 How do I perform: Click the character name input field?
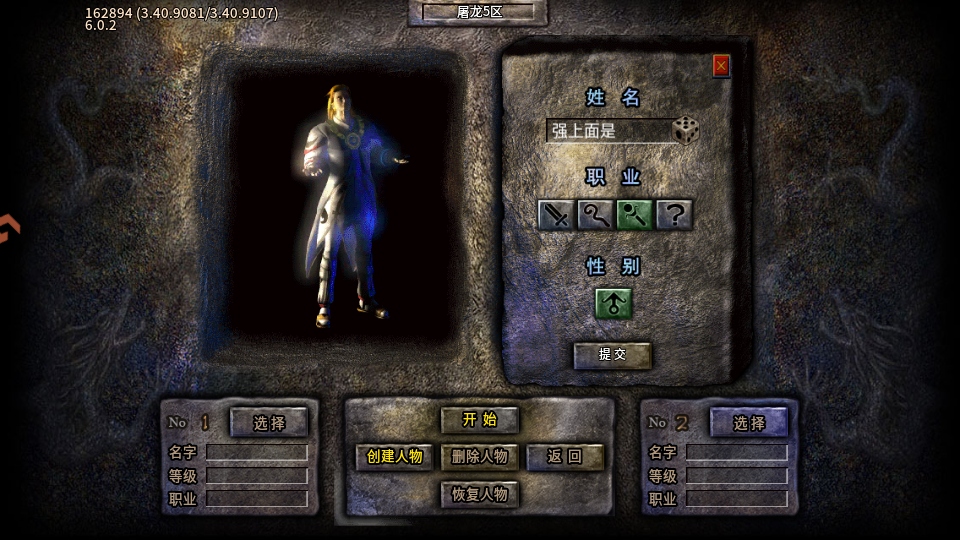(x=607, y=131)
